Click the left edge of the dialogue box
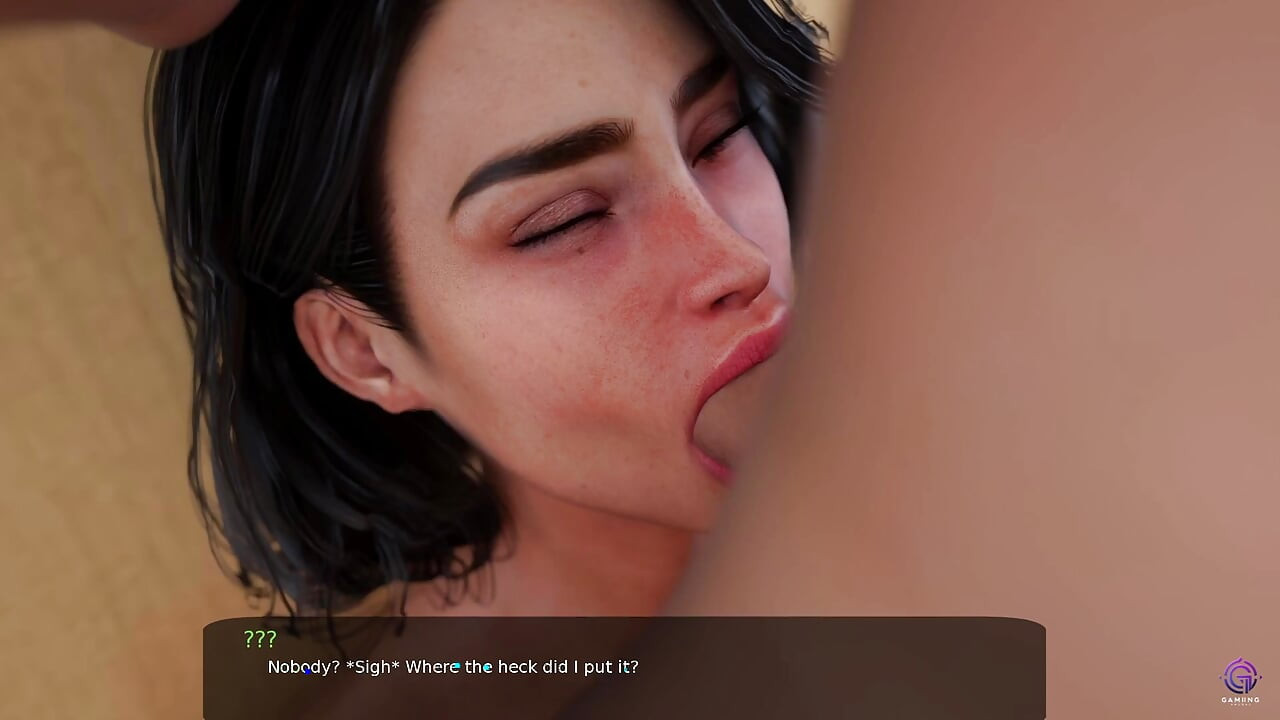Viewport: 1280px width, 720px height. (x=207, y=670)
